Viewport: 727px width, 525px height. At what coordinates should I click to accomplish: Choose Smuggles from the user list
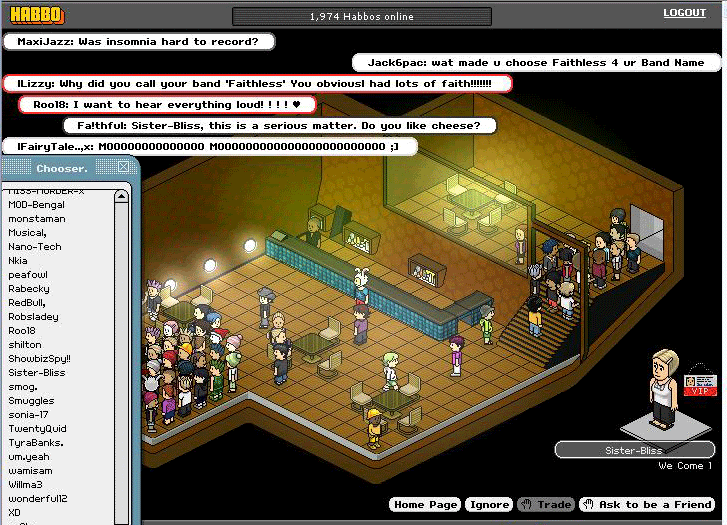point(31,401)
